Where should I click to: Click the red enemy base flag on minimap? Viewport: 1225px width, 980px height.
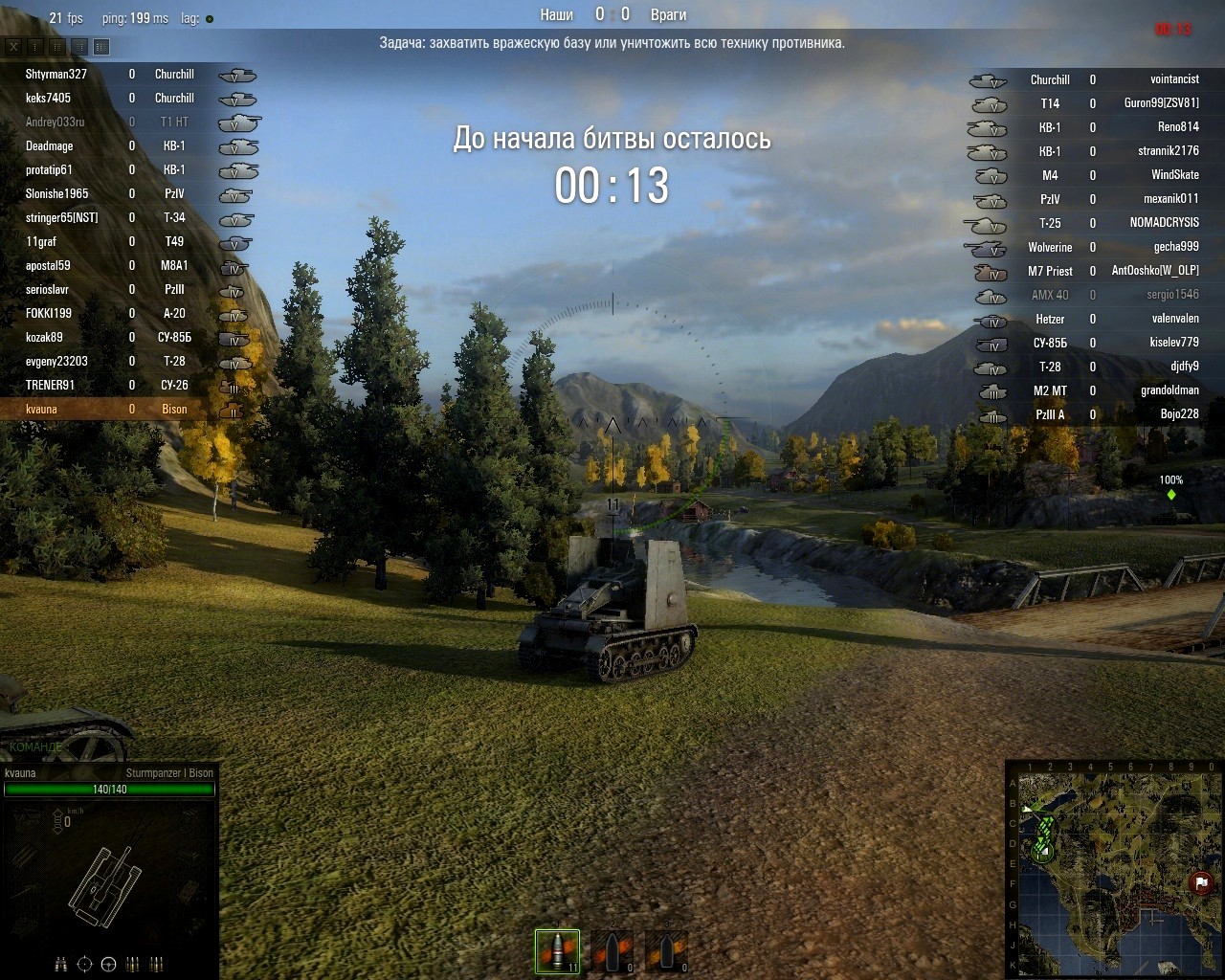(1200, 882)
